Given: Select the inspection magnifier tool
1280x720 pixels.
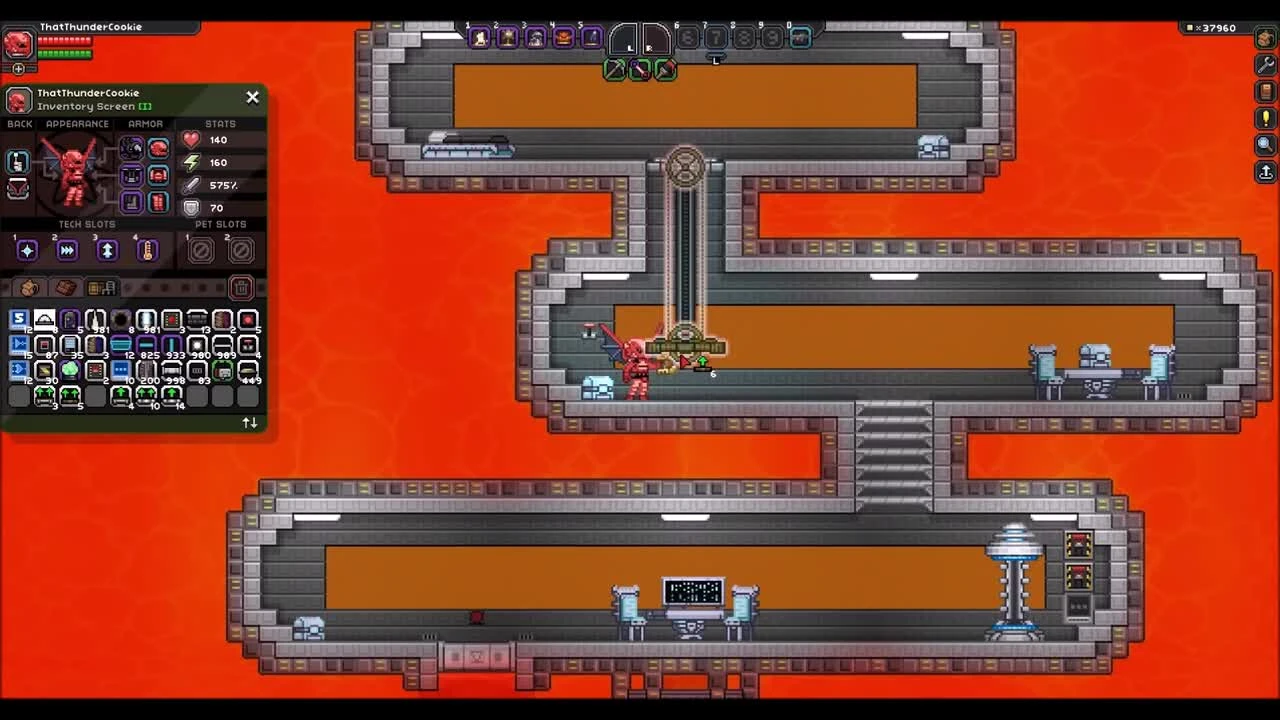Looking at the screenshot, I should 1264,143.
